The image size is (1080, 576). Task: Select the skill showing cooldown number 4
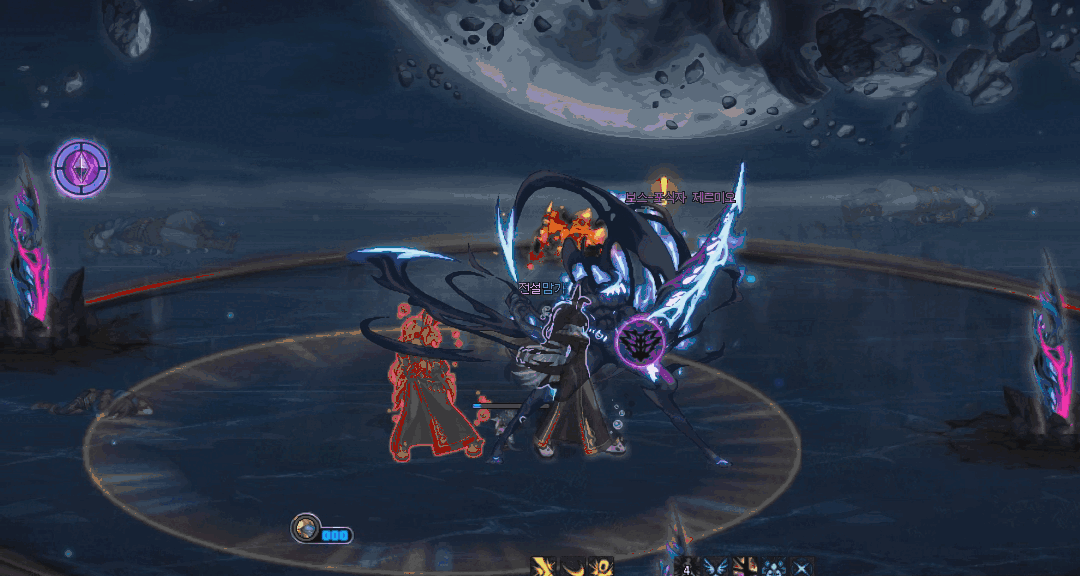coord(687,568)
